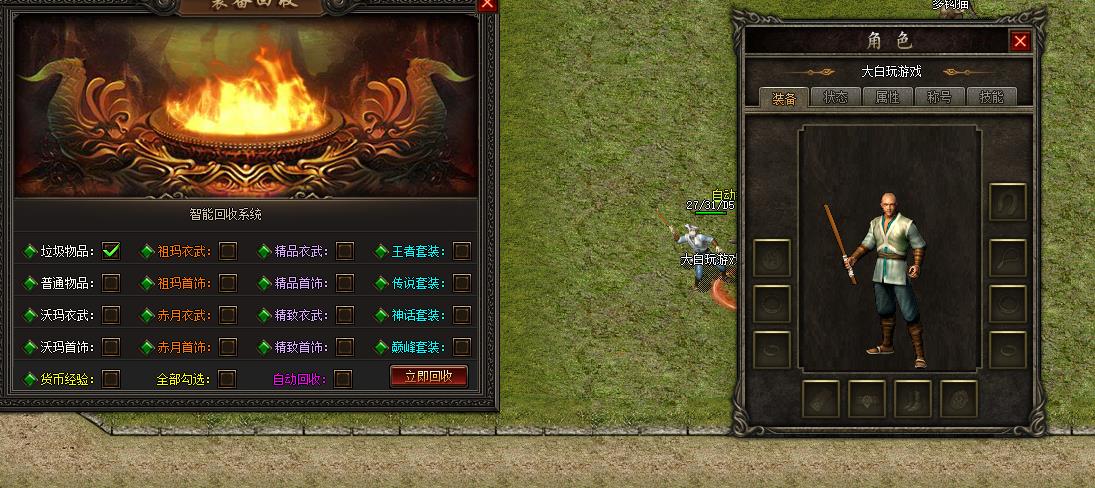
Task: Check the 货币经验 option
Action: pyautogui.click(x=111, y=379)
